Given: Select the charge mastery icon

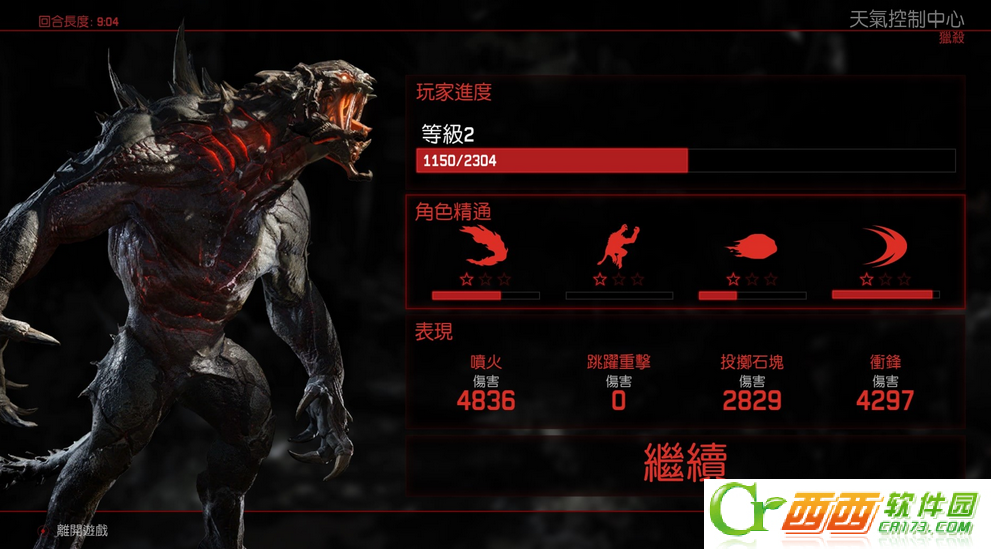Looking at the screenshot, I should (884, 246).
